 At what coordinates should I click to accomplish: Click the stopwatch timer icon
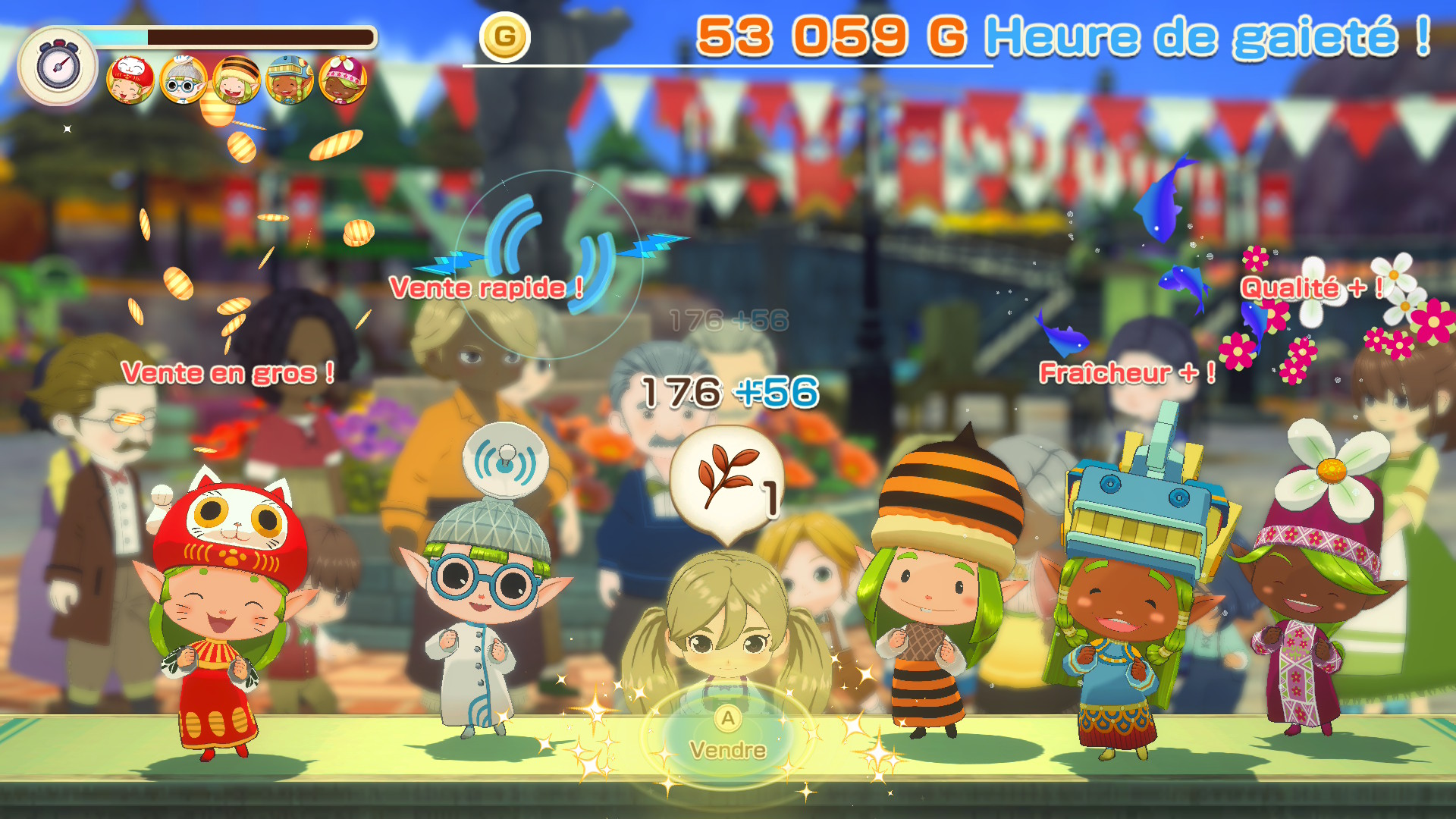tap(58, 67)
